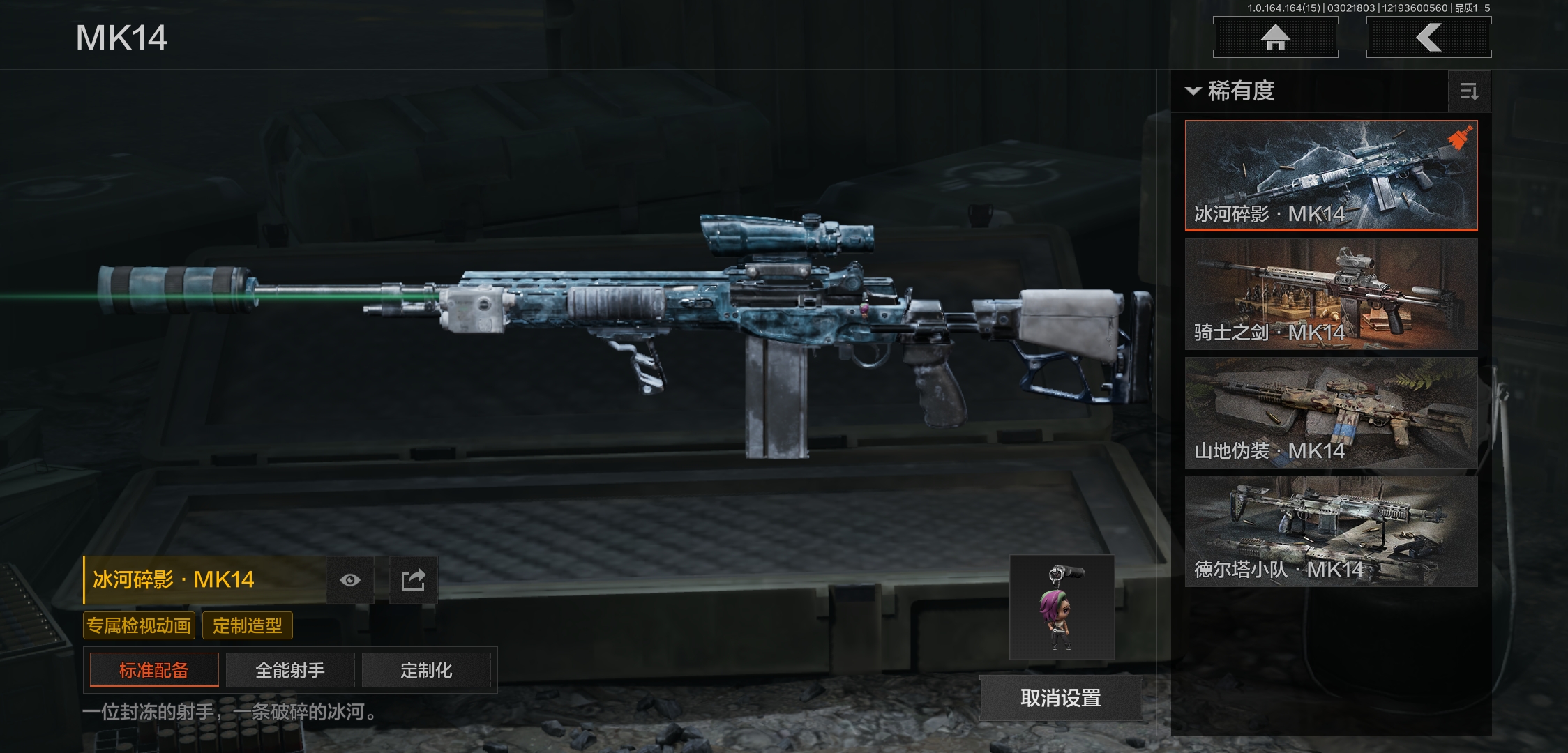Pick the 山地伪装 · MK14 skin
Image resolution: width=1568 pixels, height=753 pixels.
pyautogui.click(x=1331, y=412)
